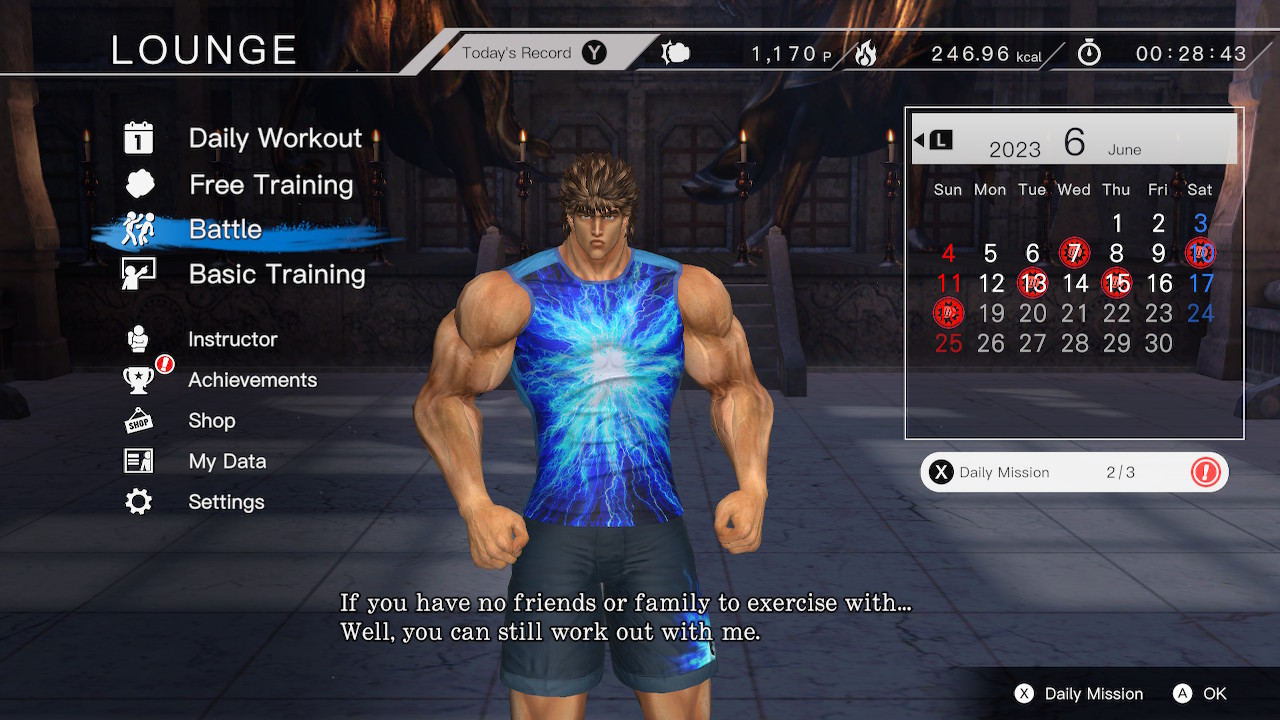The width and height of the screenshot is (1280, 720).
Task: Go to the previous calendar month
Action: [x=933, y=140]
